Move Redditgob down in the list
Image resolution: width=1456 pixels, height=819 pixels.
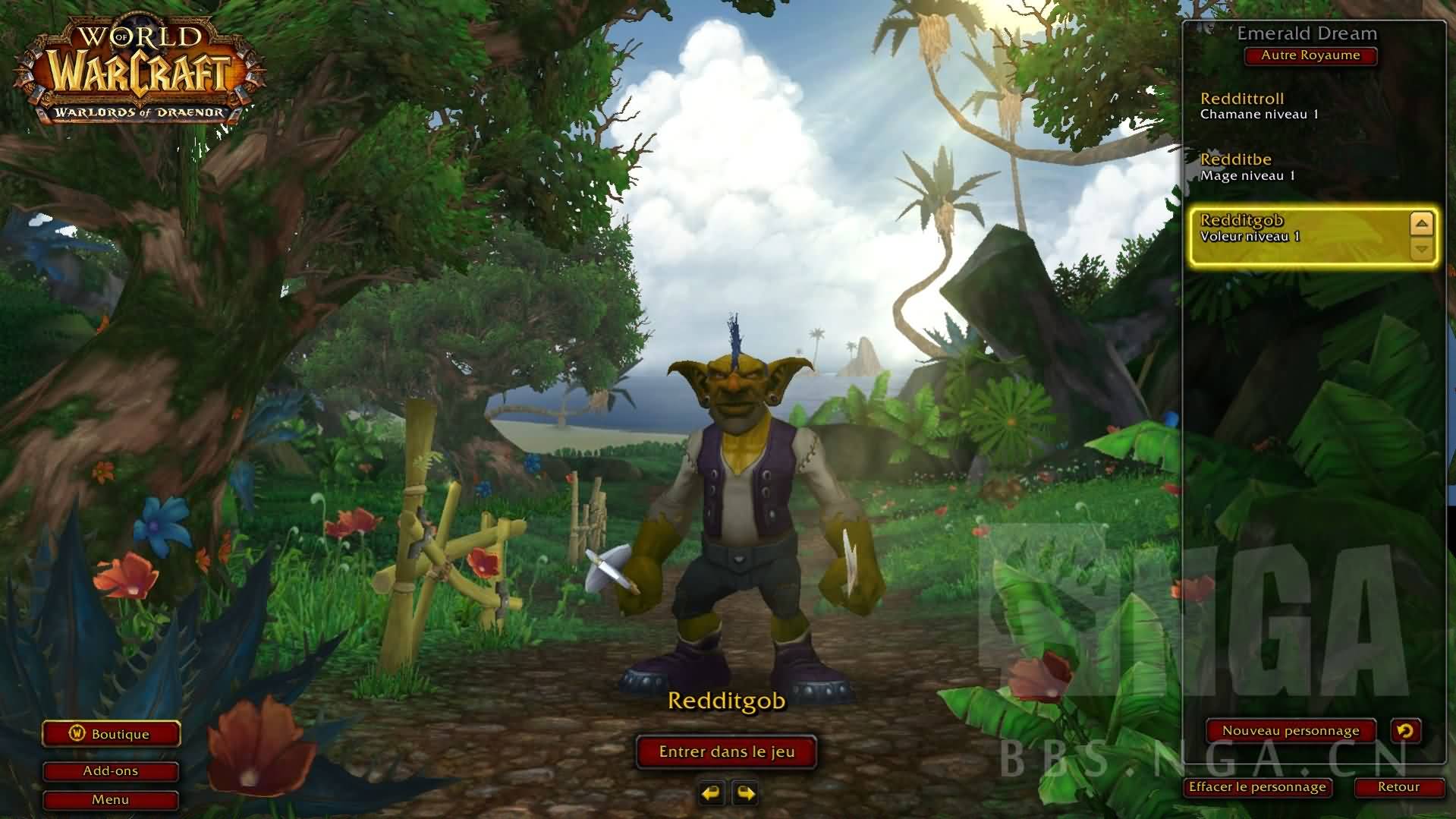tap(1421, 248)
